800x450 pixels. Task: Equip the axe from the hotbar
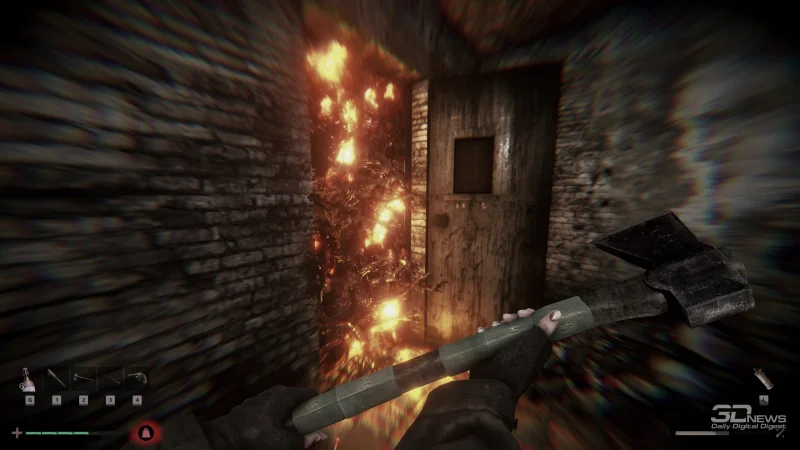[x=84, y=380]
